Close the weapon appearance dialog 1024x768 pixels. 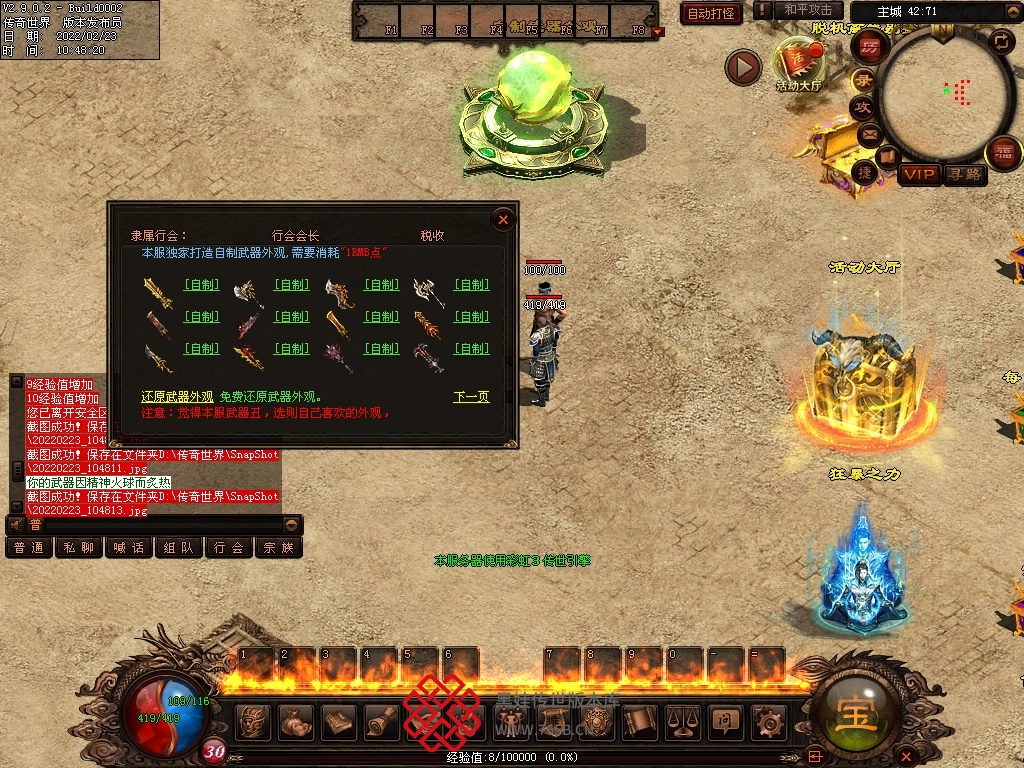click(x=504, y=219)
